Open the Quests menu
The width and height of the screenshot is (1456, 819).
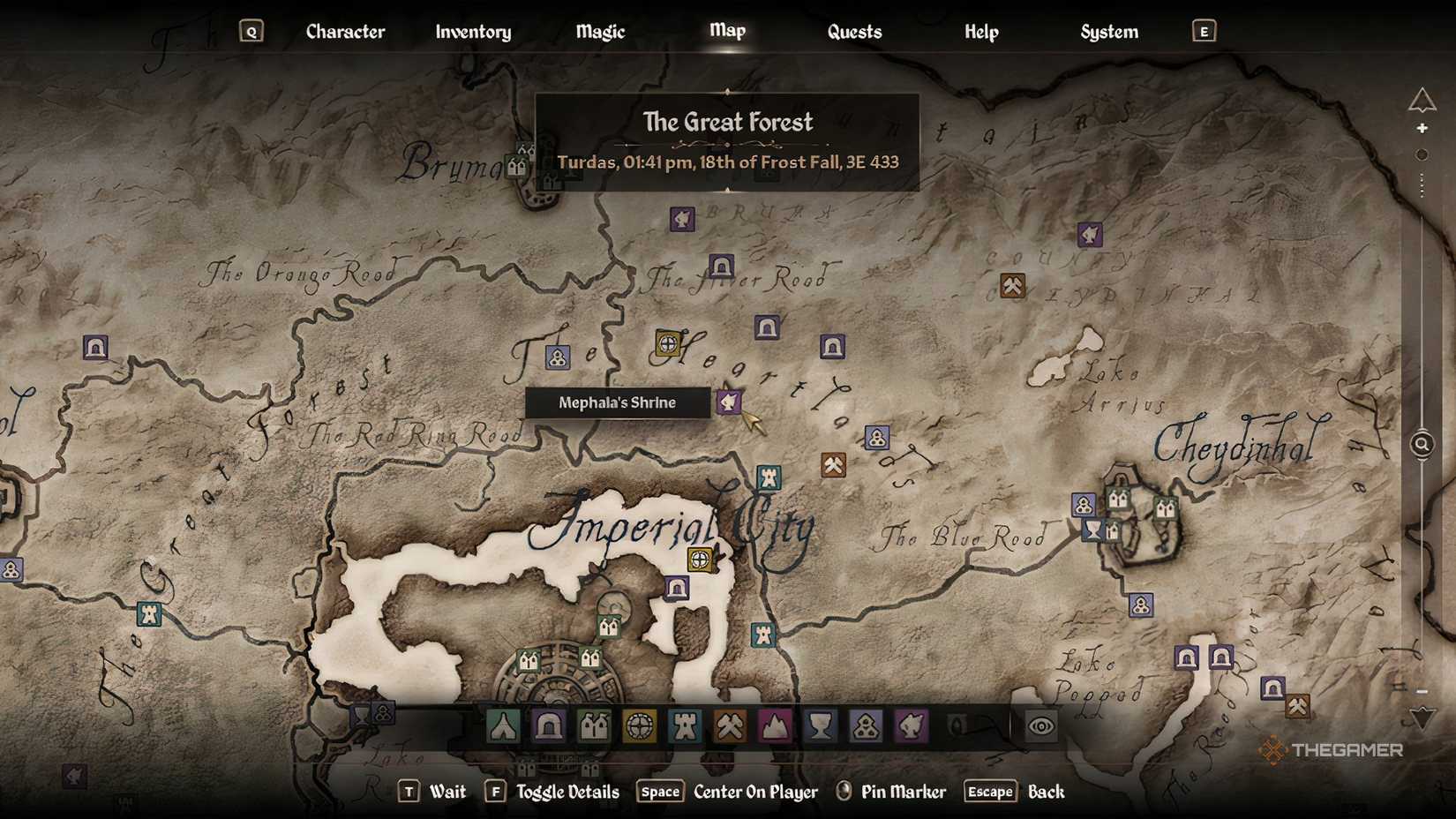[x=852, y=31]
